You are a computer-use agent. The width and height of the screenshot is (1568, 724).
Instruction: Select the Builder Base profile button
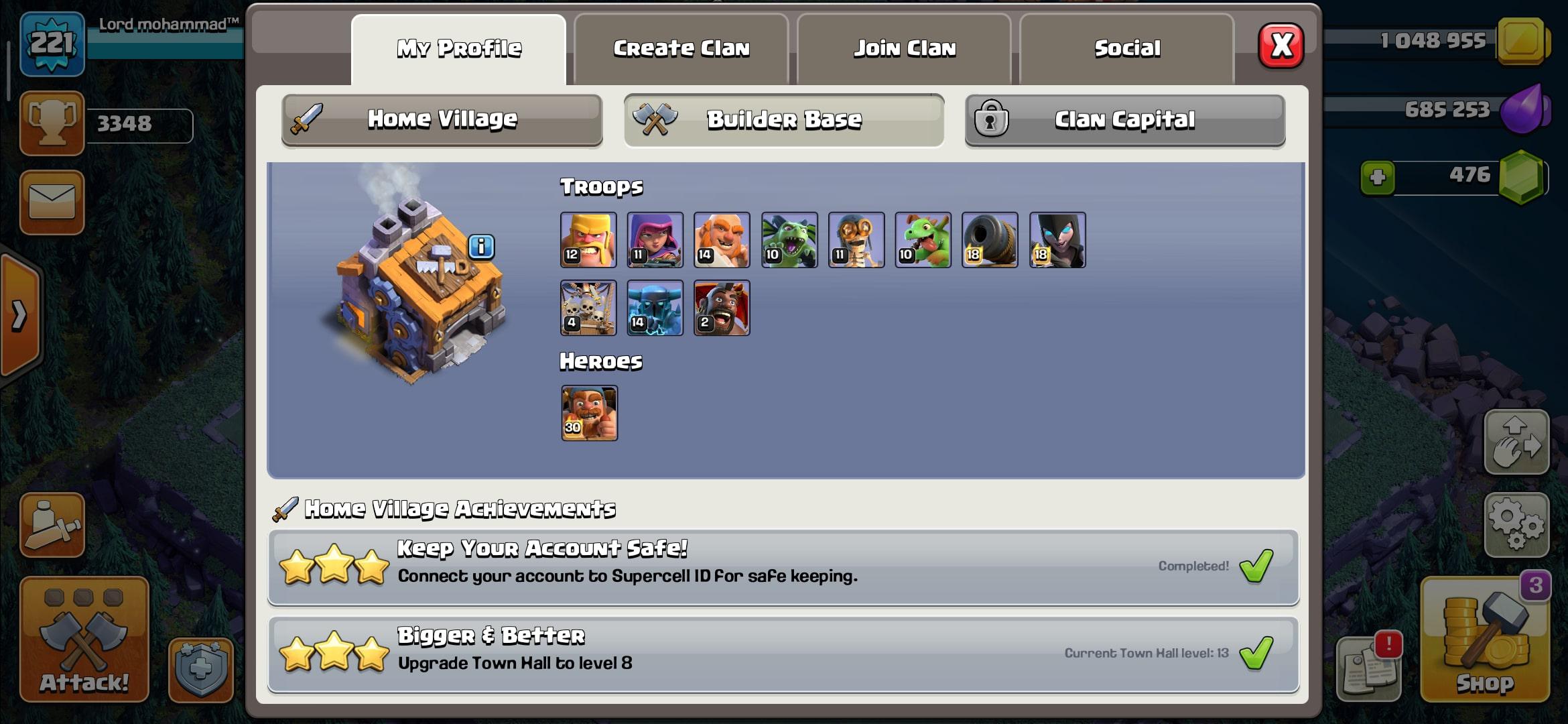[784, 120]
